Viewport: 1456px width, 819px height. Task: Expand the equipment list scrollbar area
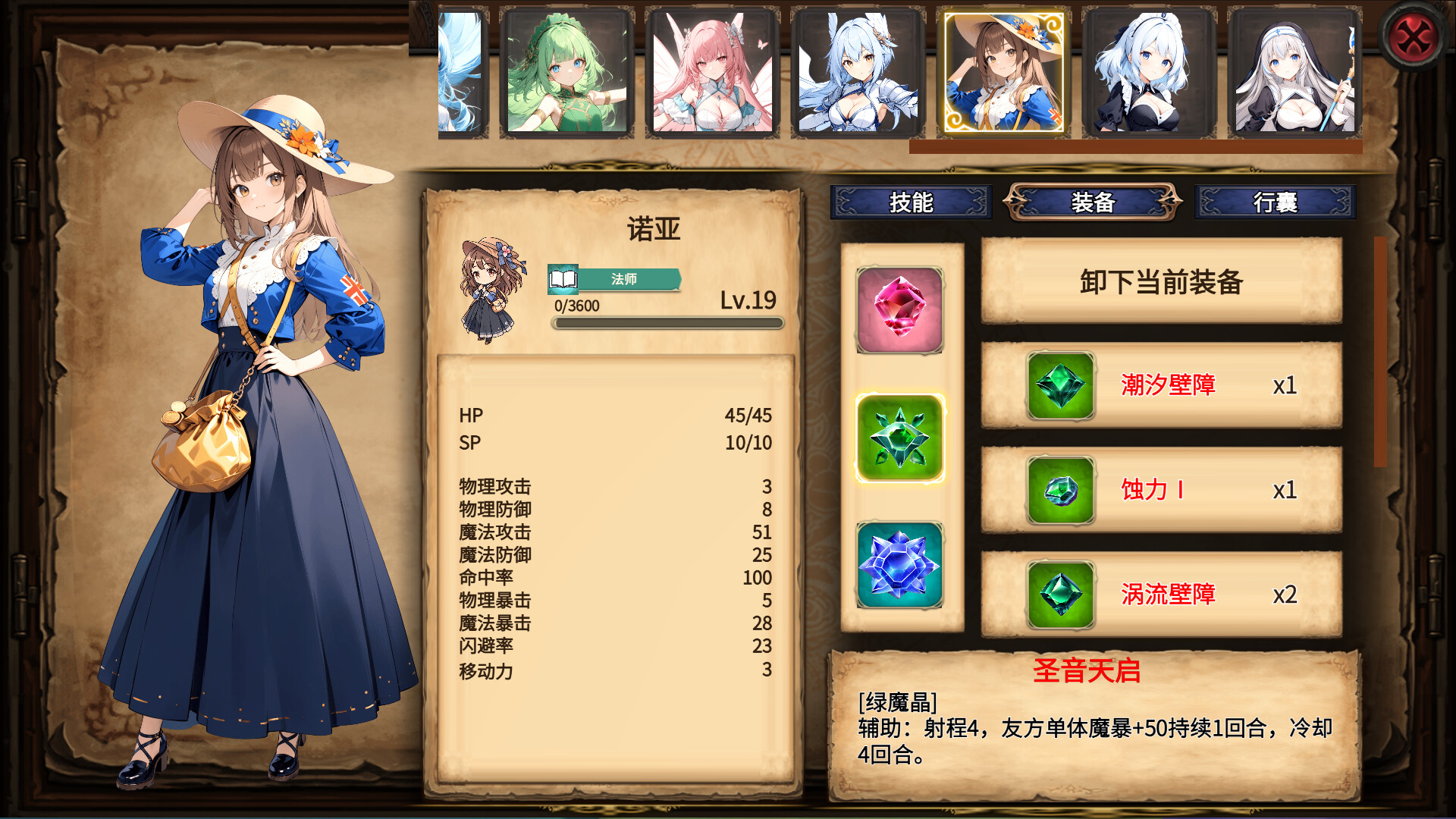pos(1377,353)
